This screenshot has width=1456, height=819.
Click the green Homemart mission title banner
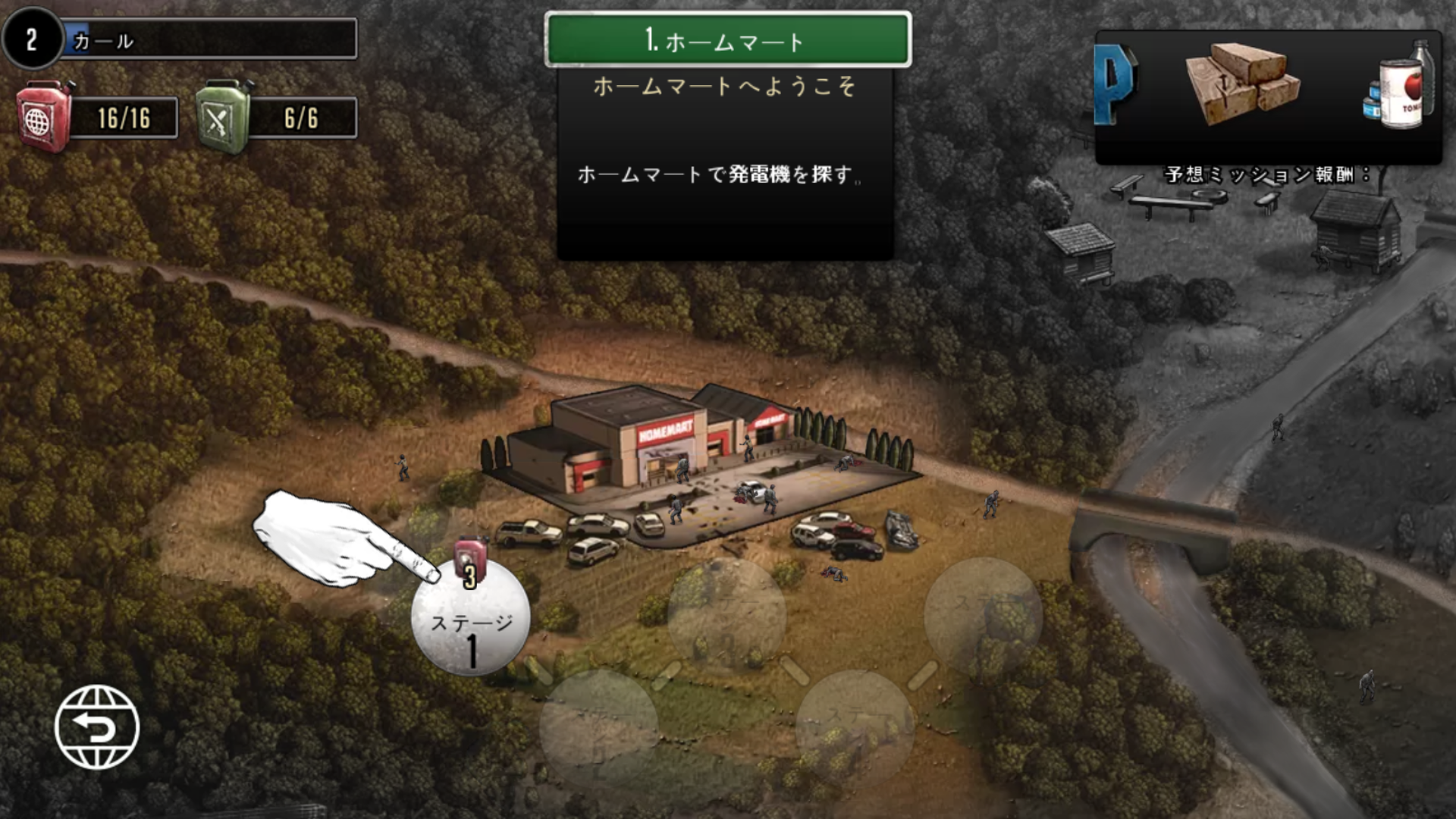tap(727, 39)
